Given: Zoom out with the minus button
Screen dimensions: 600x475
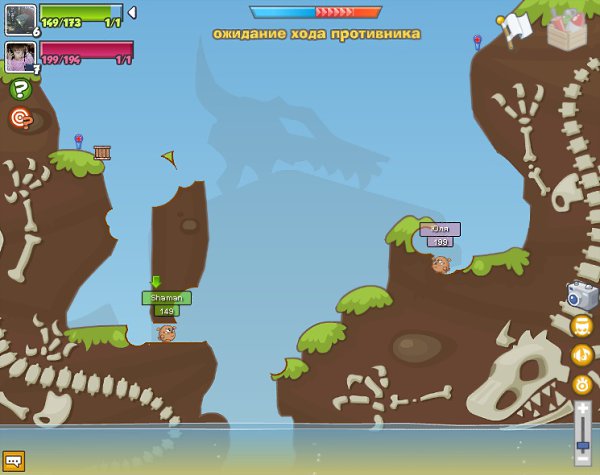Looking at the screenshot, I should point(582,459).
